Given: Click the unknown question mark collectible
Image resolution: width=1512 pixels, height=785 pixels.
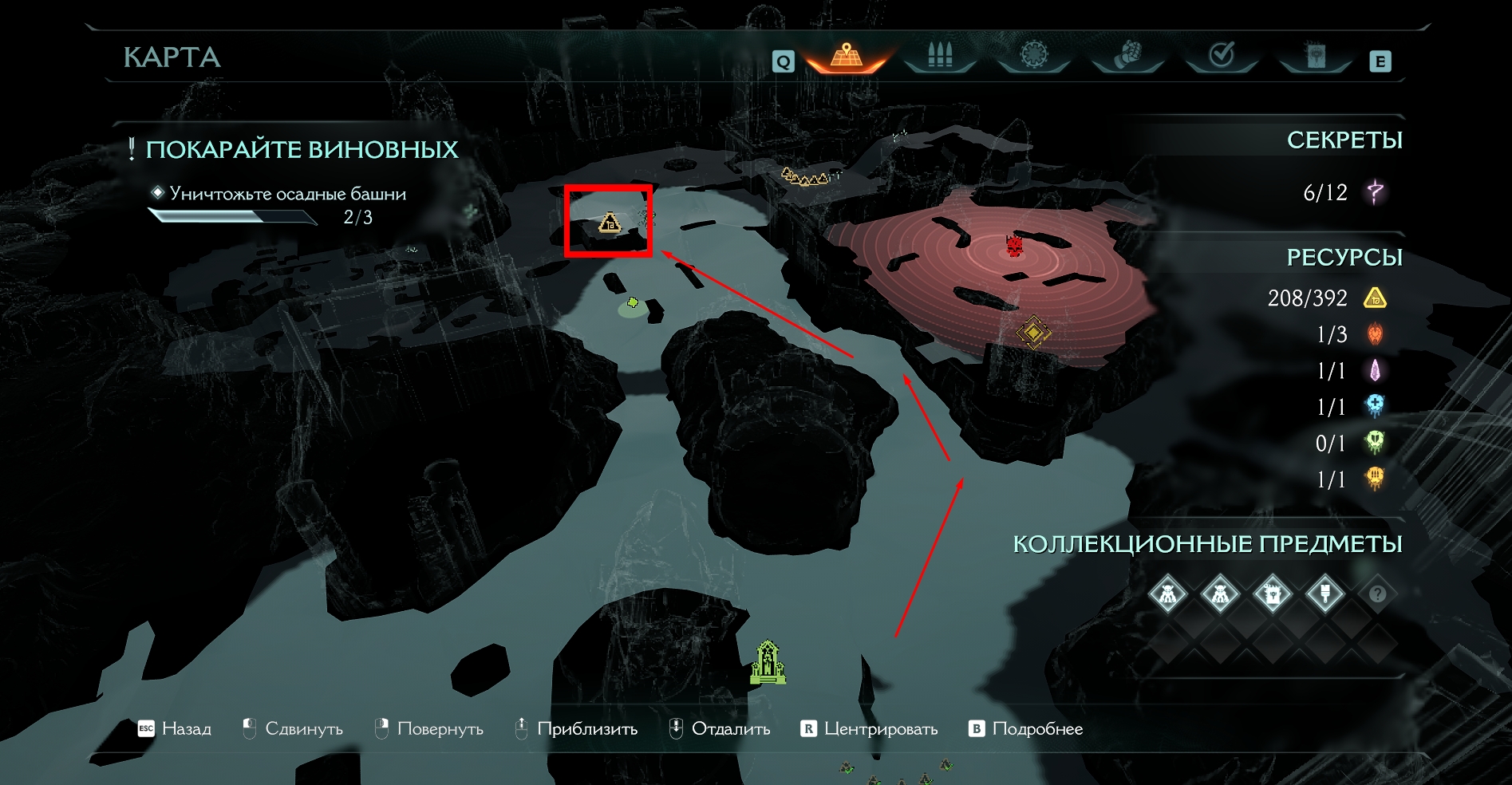Looking at the screenshot, I should 1377,594.
